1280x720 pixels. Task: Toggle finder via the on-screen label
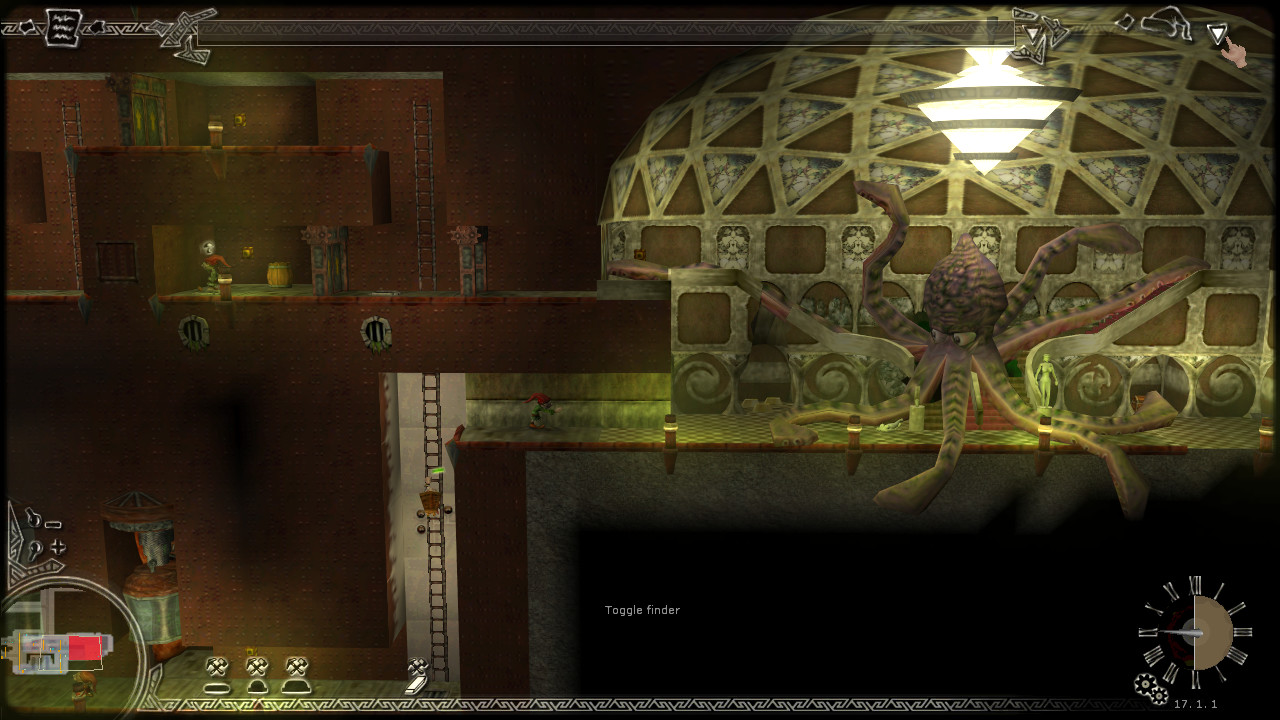[x=641, y=610]
